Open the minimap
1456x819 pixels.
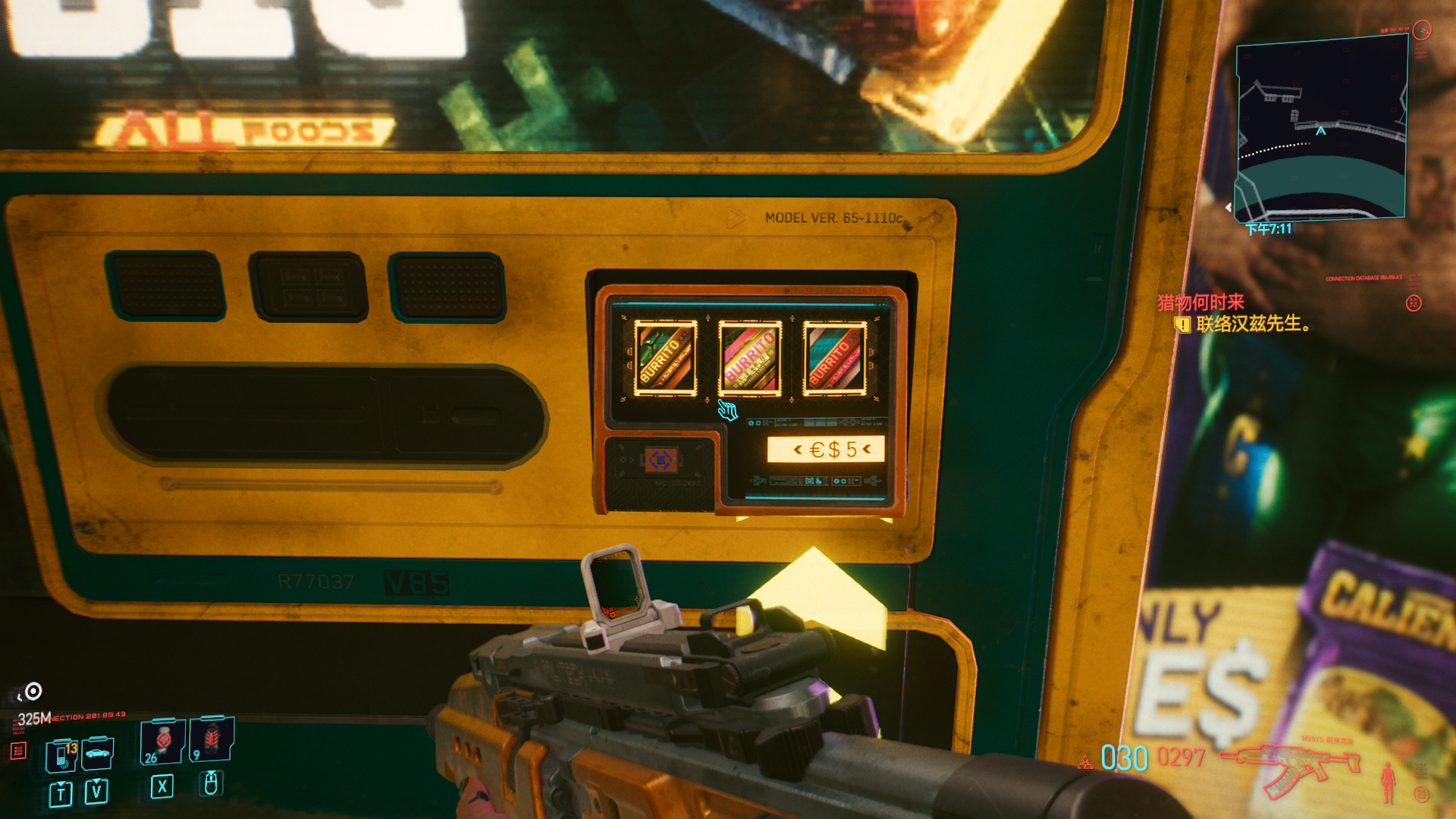(1320, 129)
